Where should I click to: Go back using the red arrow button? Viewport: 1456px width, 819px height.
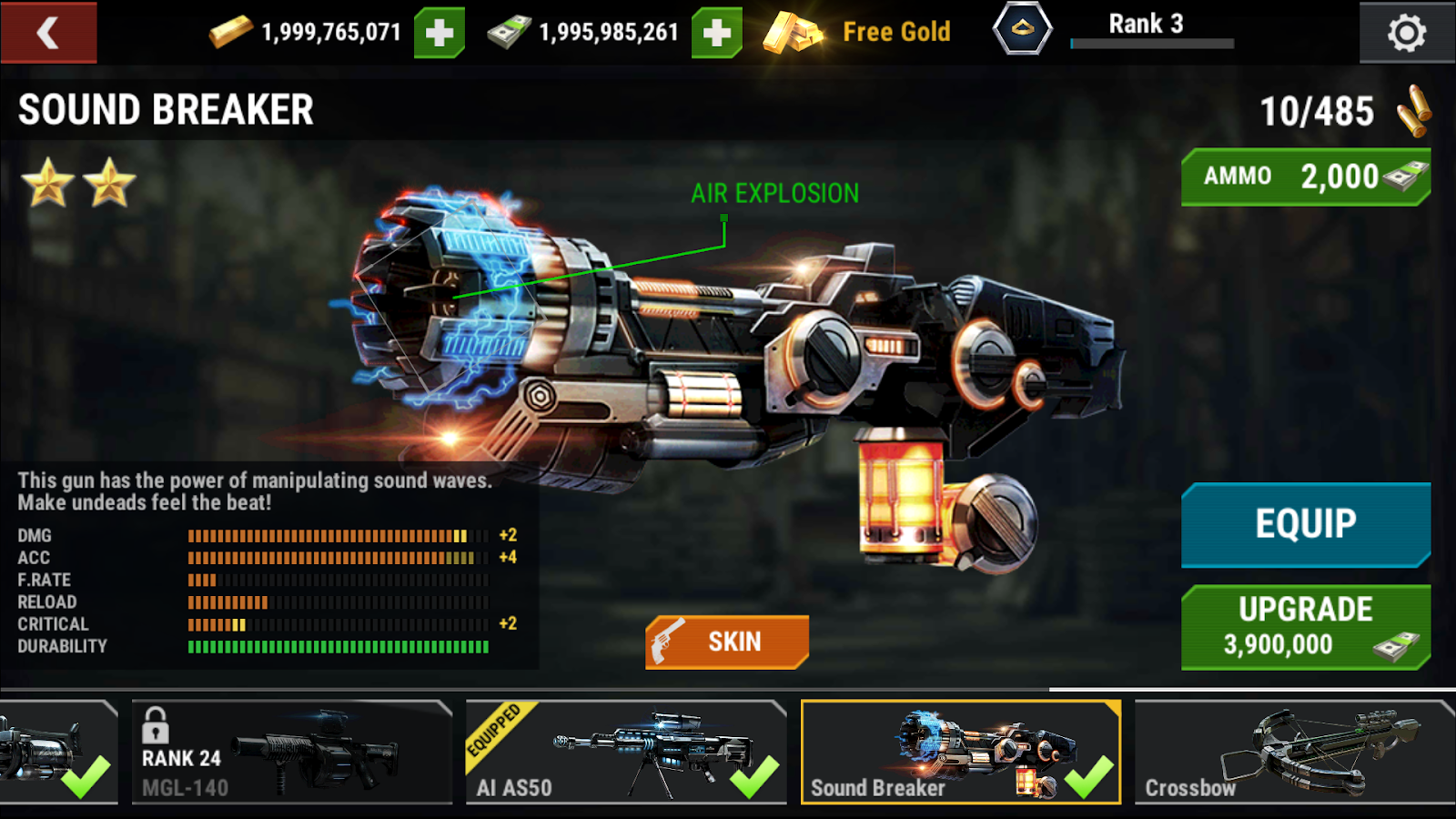48,33
